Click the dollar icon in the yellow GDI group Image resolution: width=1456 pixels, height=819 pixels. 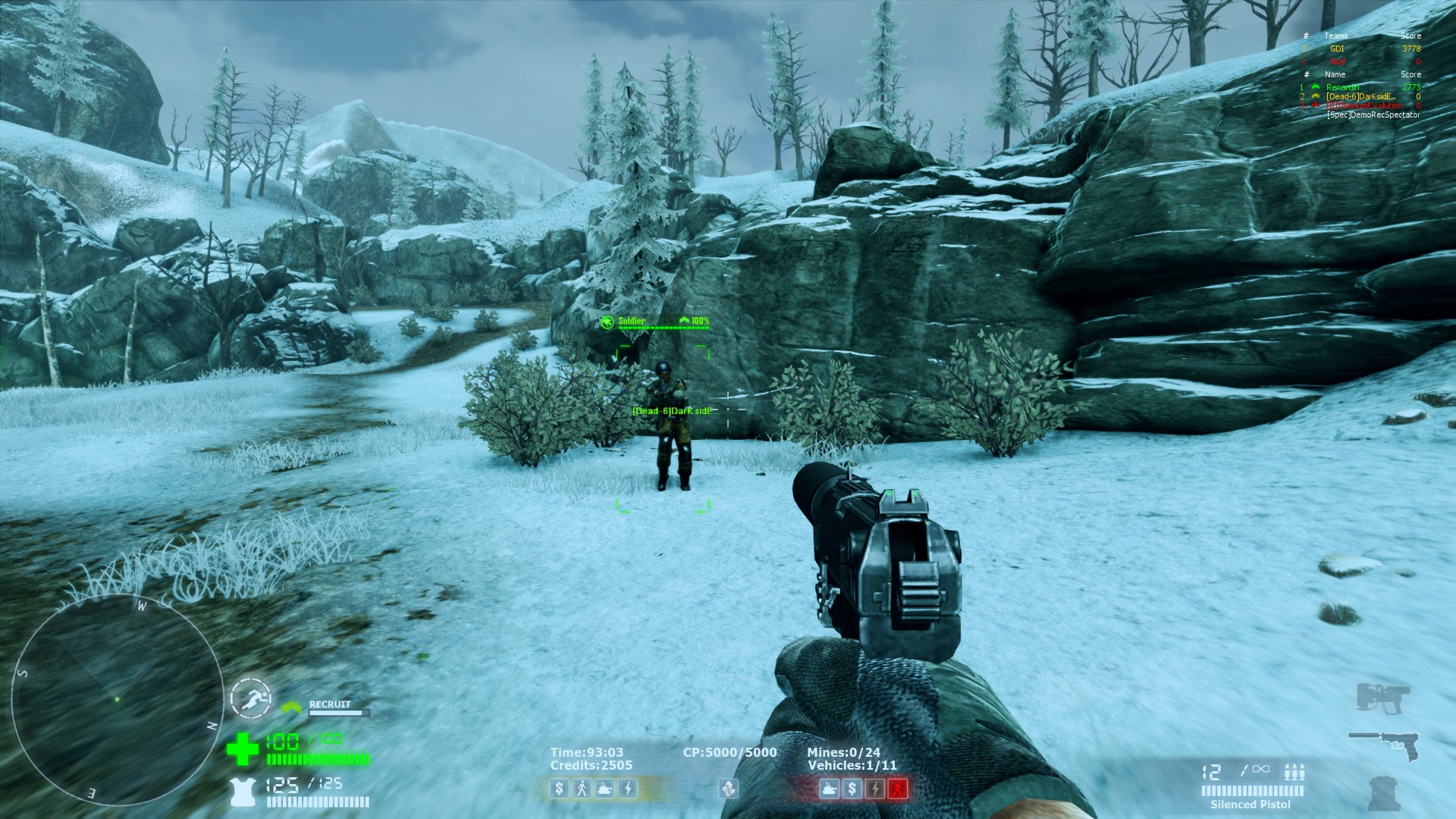560,789
